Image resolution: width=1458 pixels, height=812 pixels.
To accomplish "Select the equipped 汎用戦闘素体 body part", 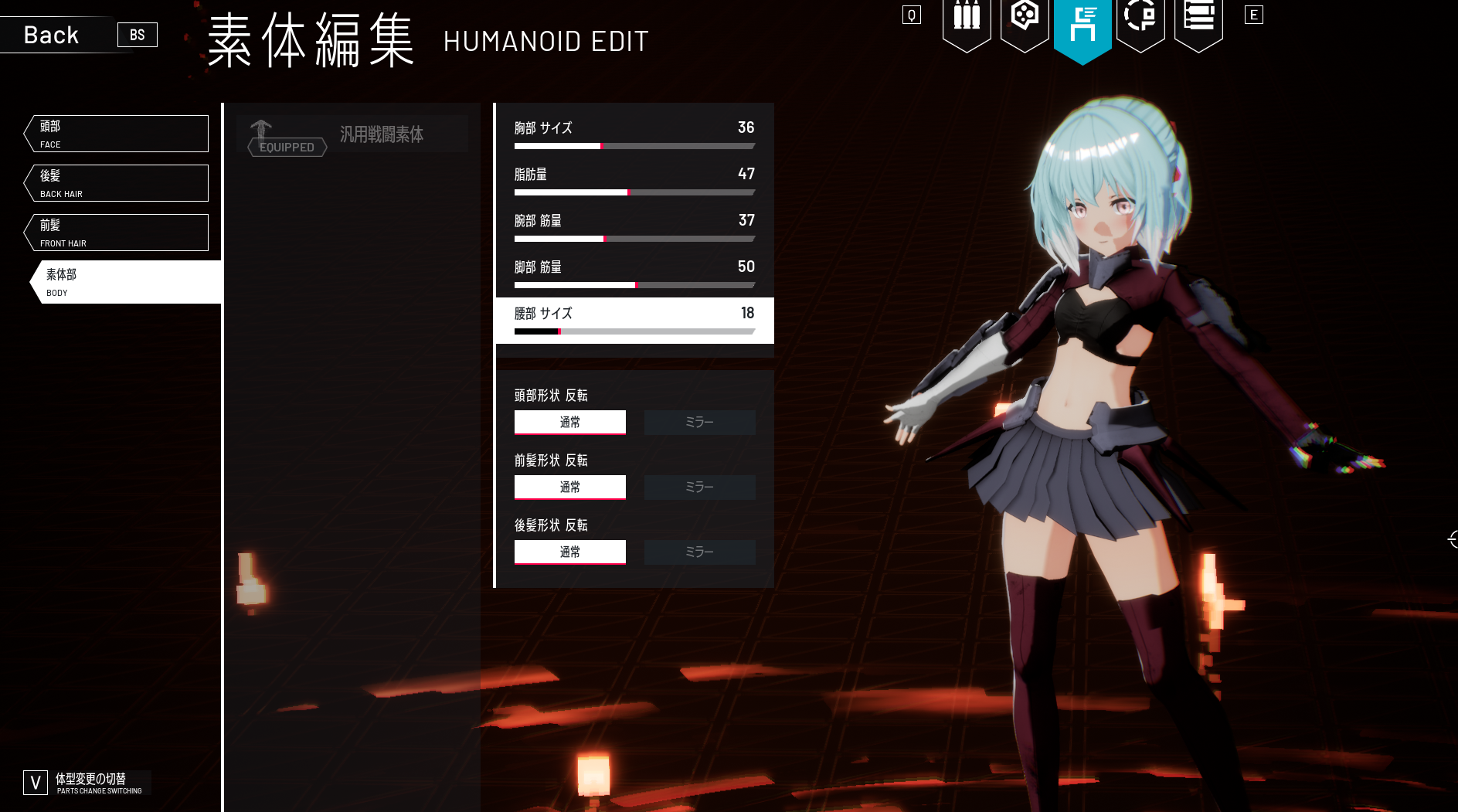I will pyautogui.click(x=352, y=134).
